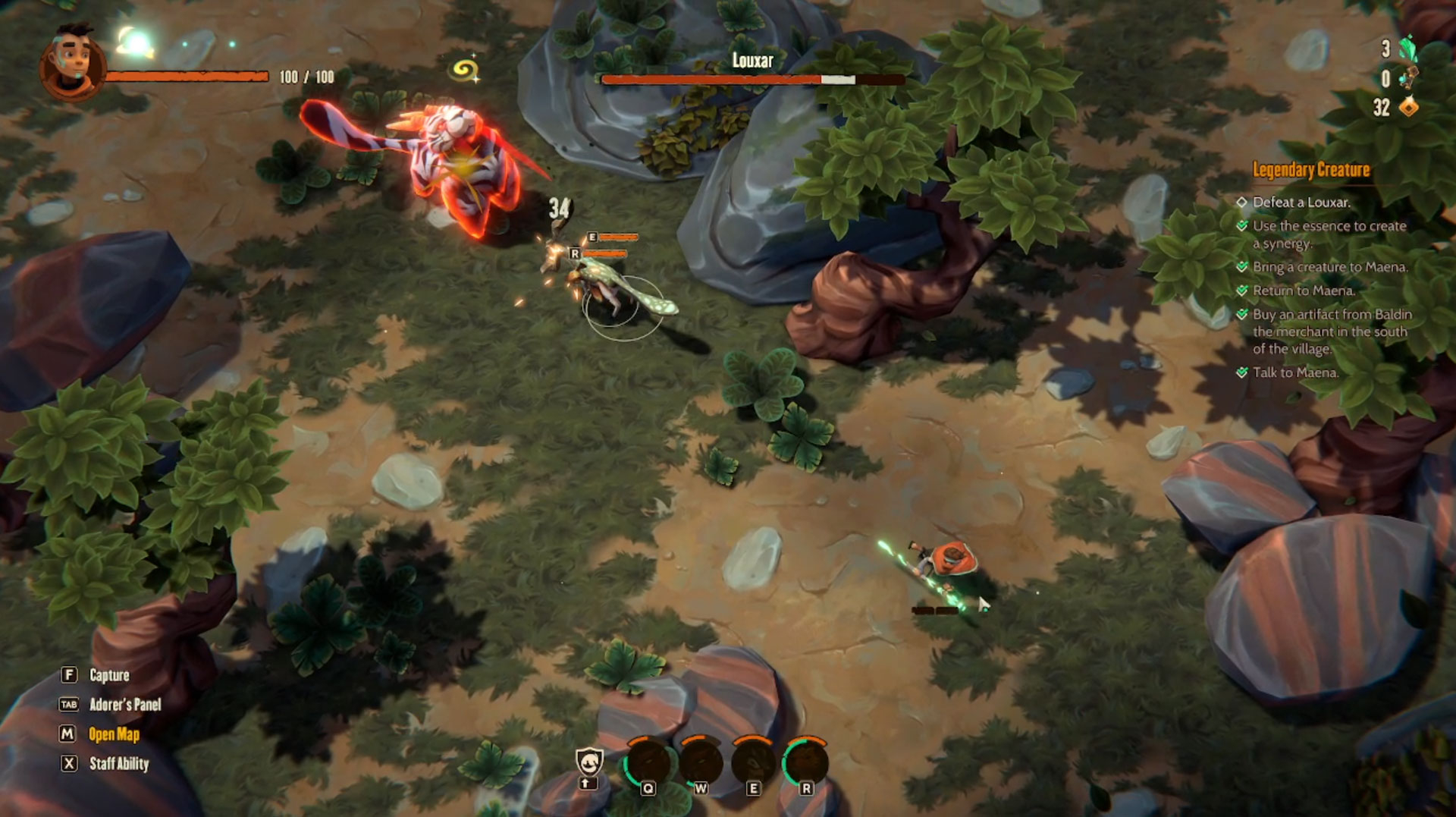The height and width of the screenshot is (817, 1456).
Task: Select the "Defeat a Louxar" objective
Action: [x=1301, y=203]
